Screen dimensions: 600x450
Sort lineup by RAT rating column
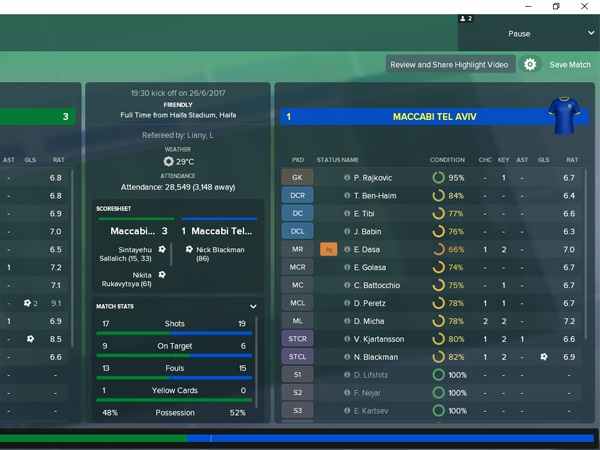tap(572, 160)
